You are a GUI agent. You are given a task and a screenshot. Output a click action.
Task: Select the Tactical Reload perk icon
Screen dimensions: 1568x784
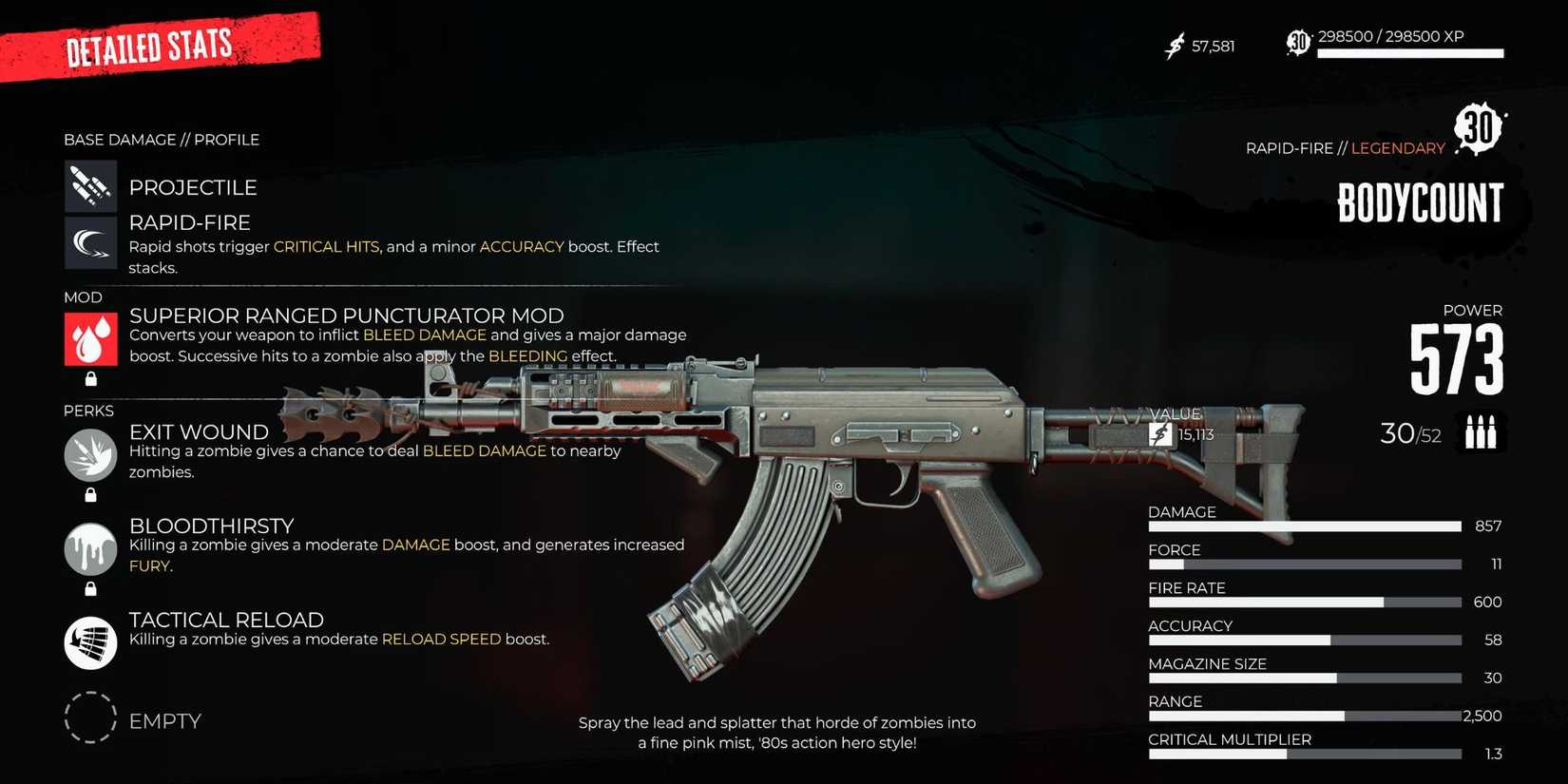tap(90, 642)
